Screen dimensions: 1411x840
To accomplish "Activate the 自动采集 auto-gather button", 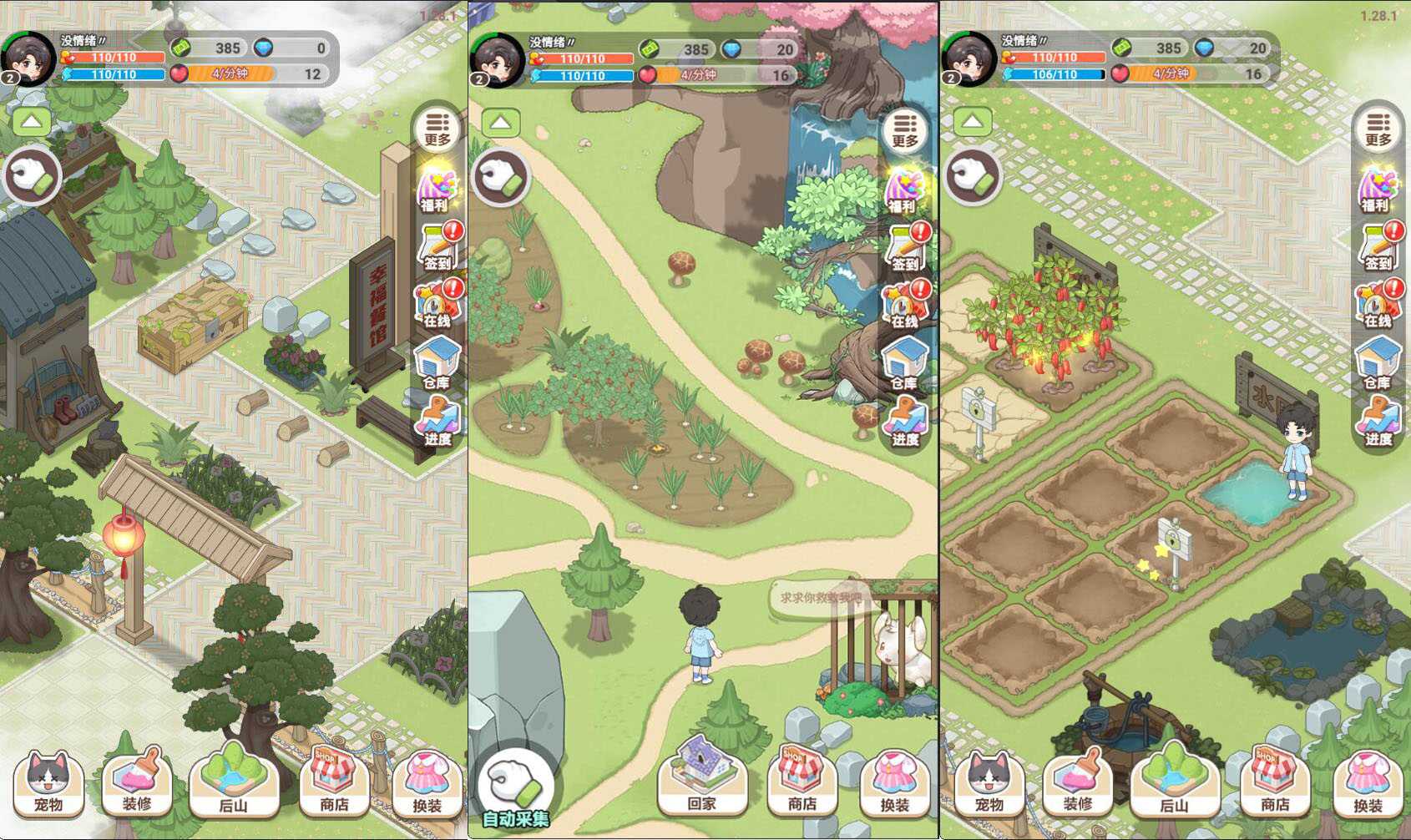I will pos(515,791).
